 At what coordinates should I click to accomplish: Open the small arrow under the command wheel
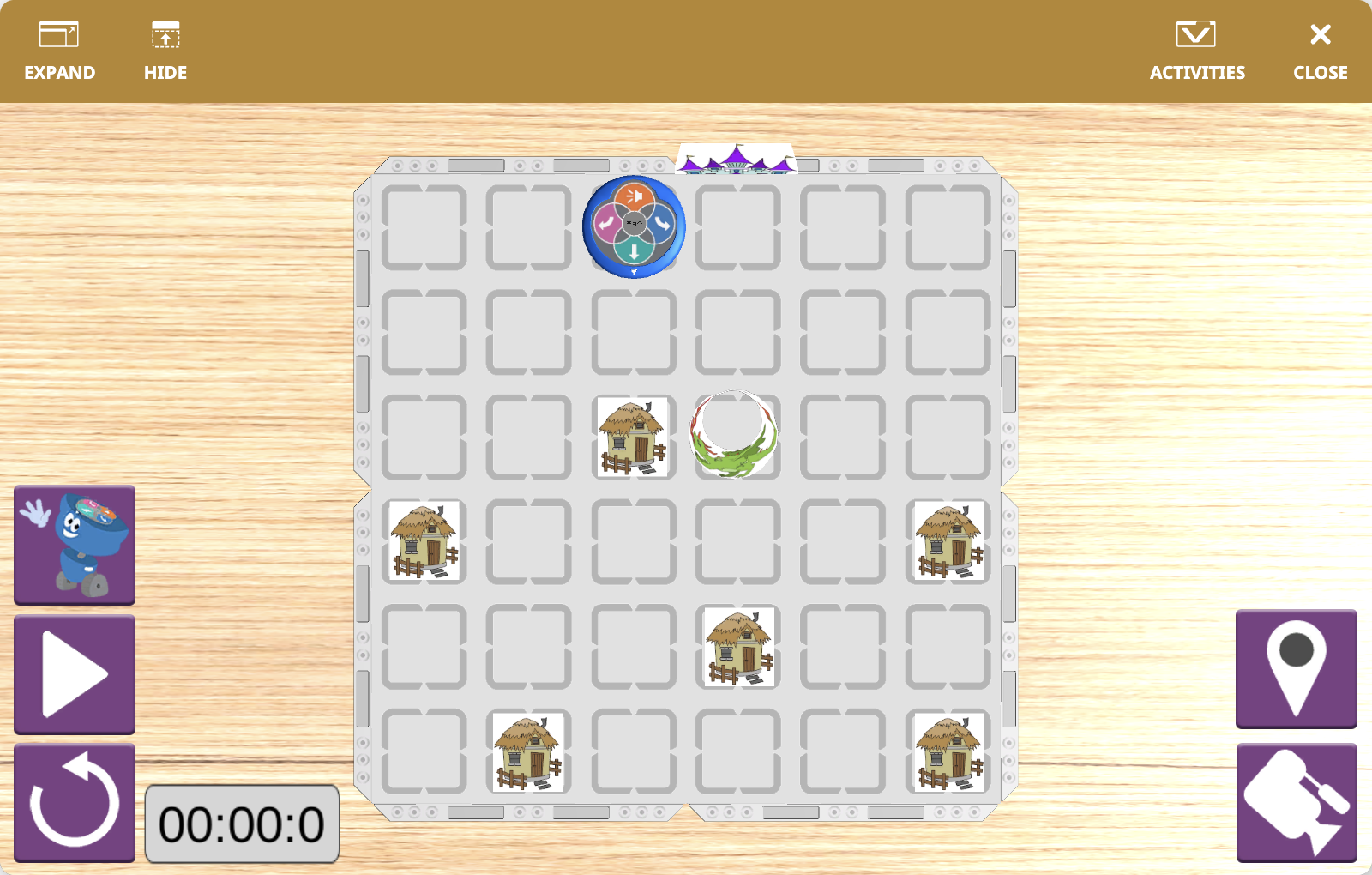click(635, 271)
